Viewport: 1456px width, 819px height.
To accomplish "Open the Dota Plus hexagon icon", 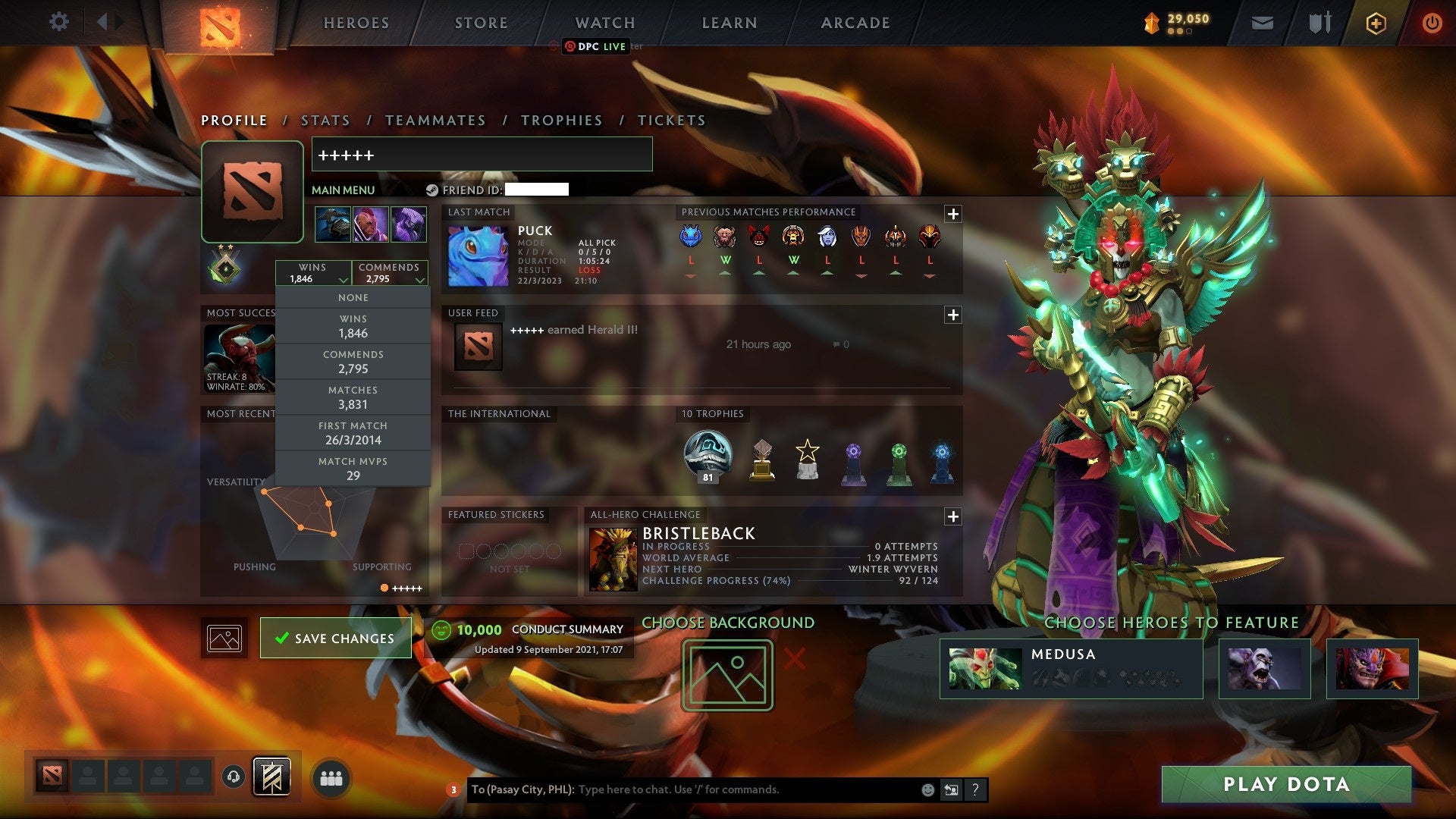I will (1376, 23).
